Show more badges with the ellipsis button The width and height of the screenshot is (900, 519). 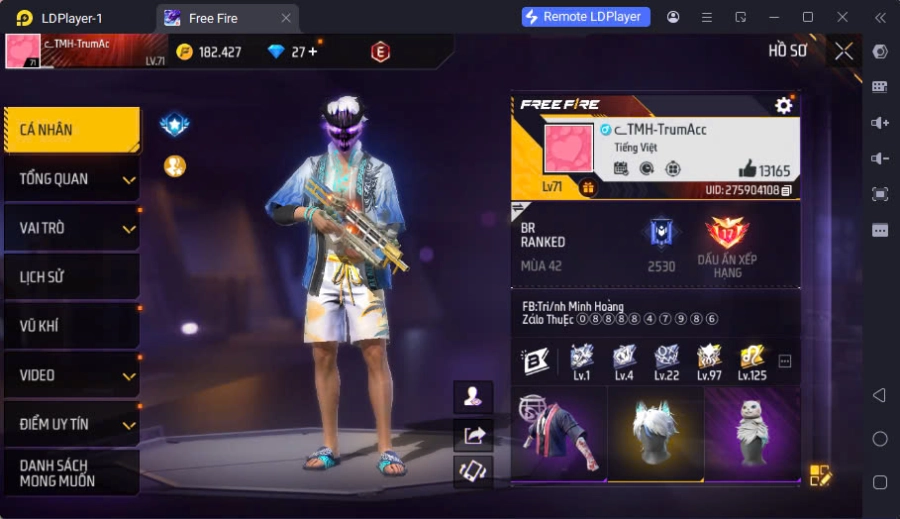[x=785, y=361]
